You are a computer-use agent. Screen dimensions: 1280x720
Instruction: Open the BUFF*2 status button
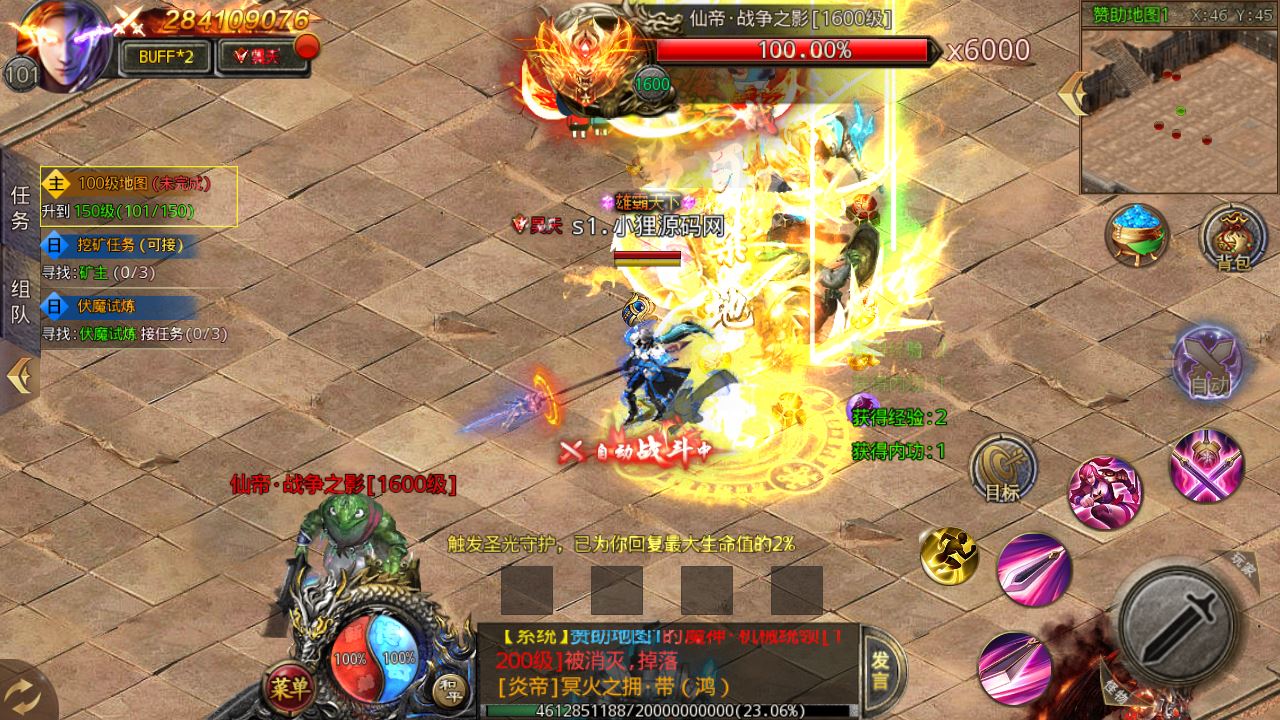165,56
